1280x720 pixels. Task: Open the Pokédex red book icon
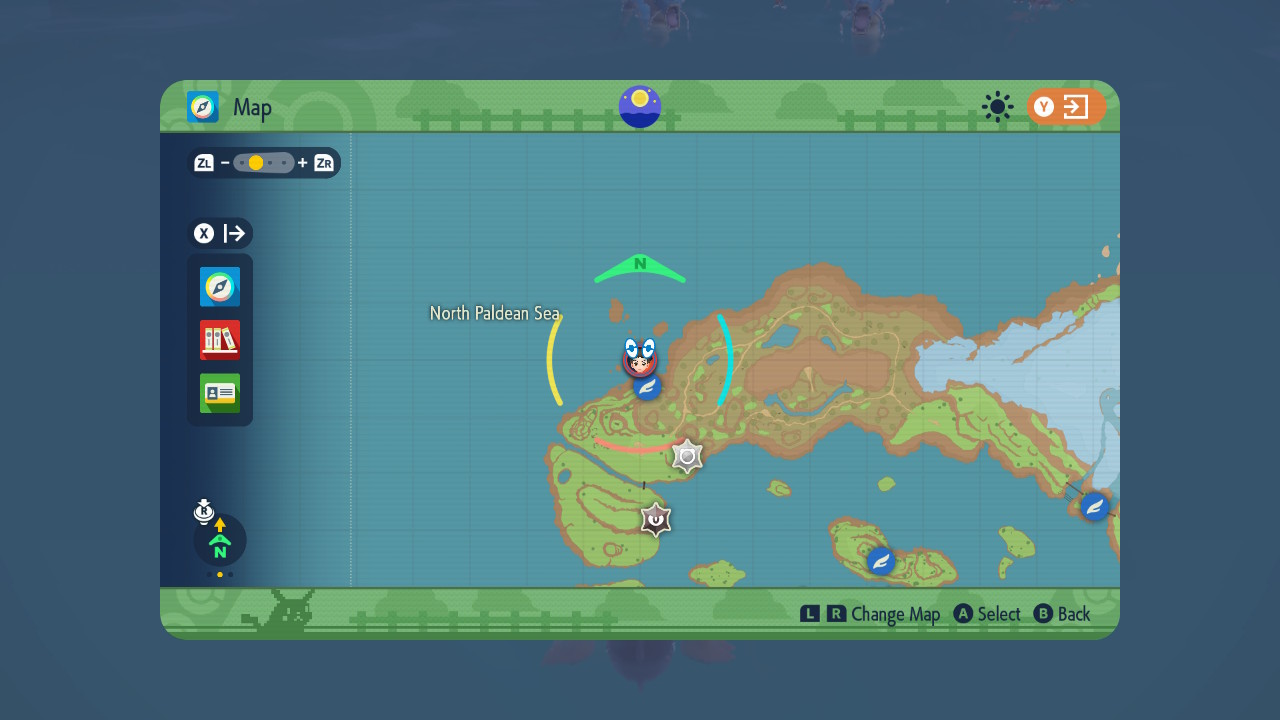click(219, 340)
